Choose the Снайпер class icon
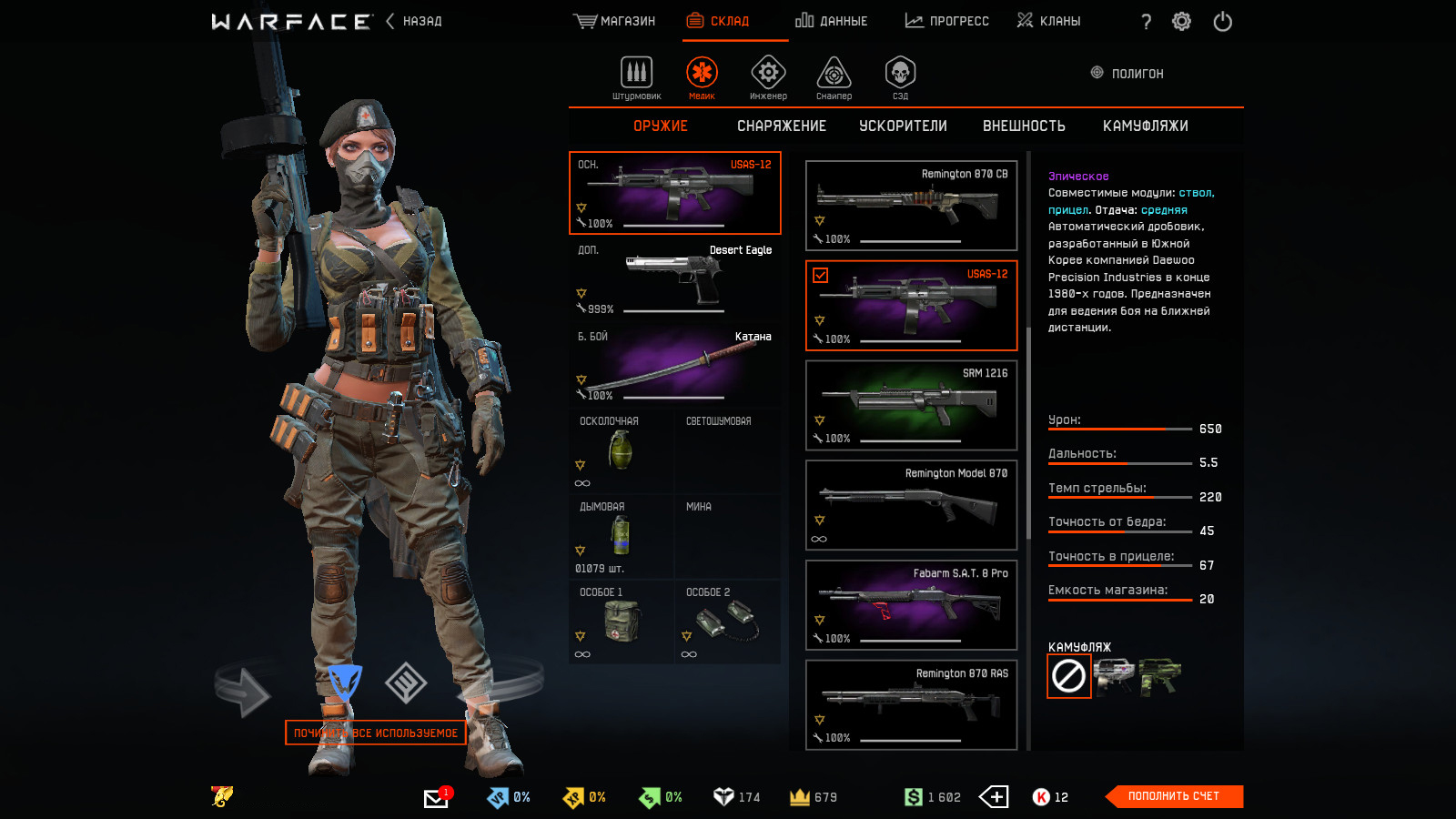The image size is (1456, 819). pyautogui.click(x=834, y=77)
